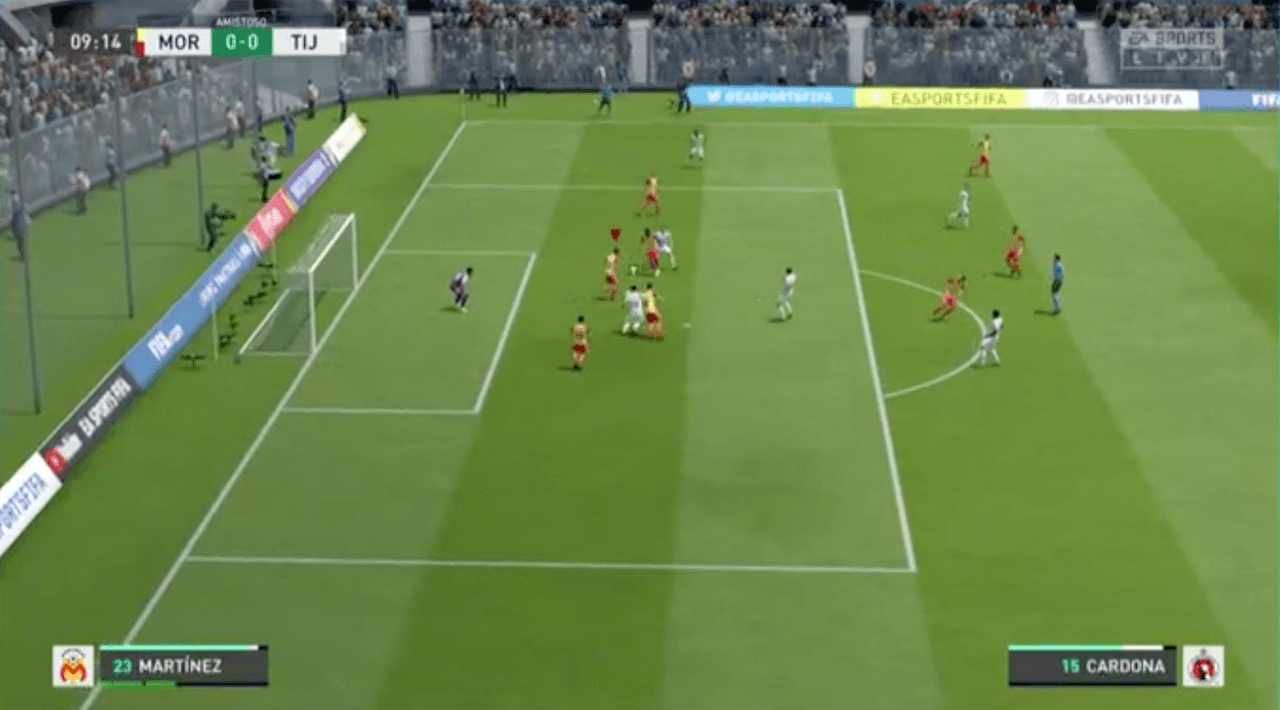The width and height of the screenshot is (1280, 710).
Task: Select the 23 Martínez player panel
Action: [183, 666]
